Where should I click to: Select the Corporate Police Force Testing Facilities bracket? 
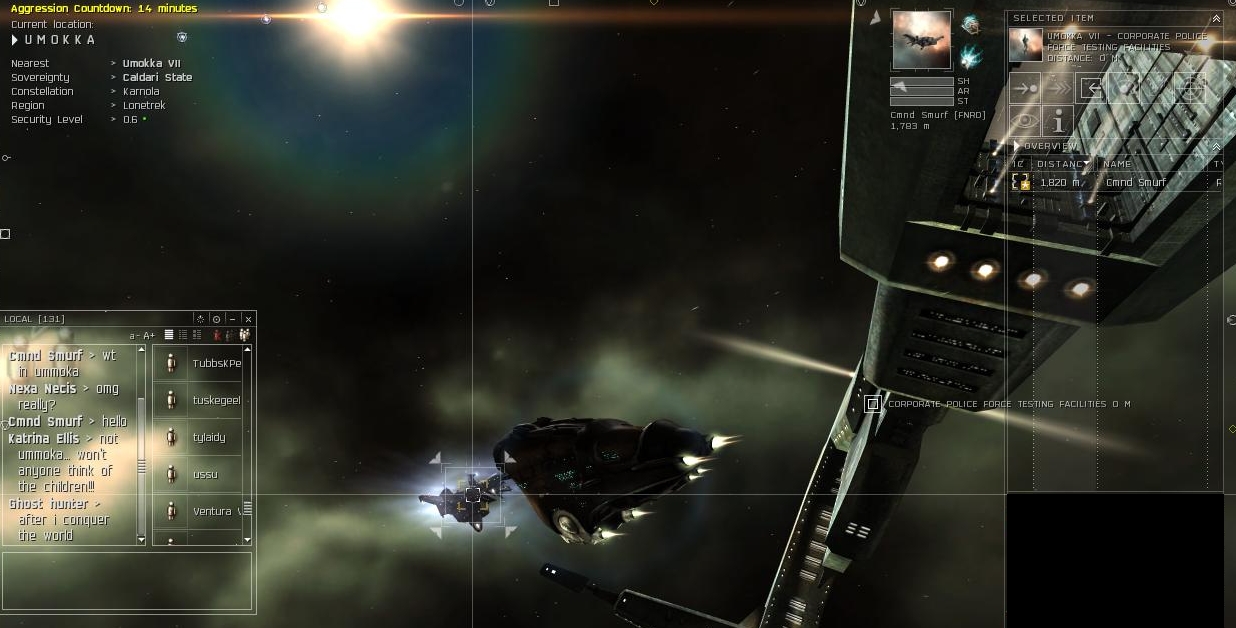873,404
